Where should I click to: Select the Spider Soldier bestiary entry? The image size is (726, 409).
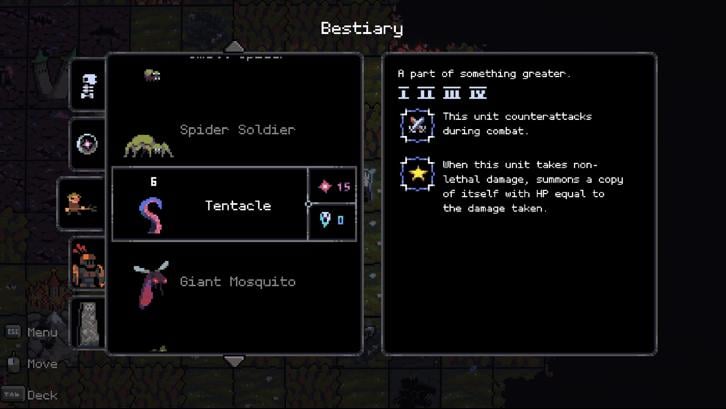(x=236, y=130)
